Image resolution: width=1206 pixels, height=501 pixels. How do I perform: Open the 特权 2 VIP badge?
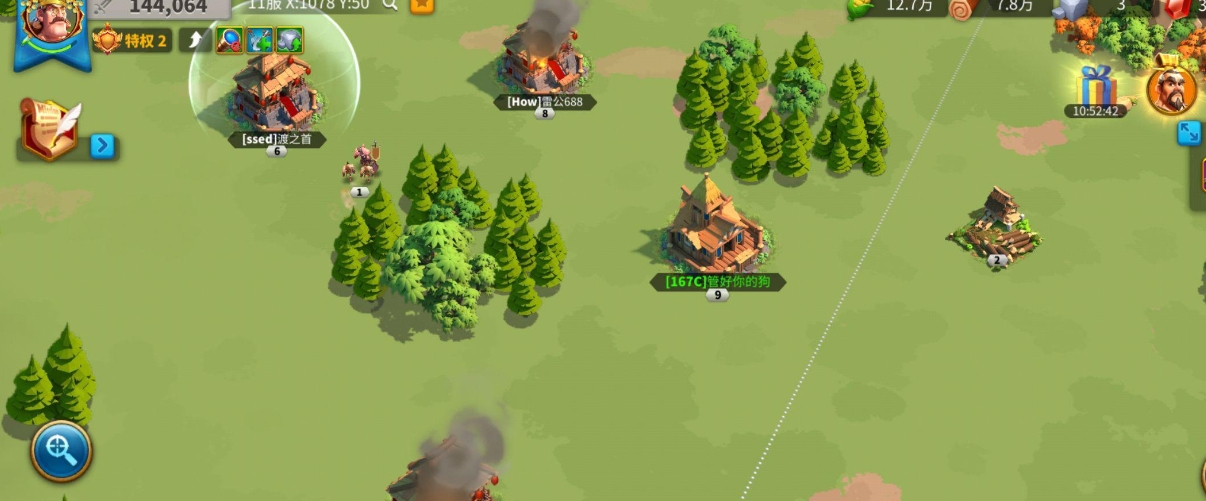coord(133,40)
